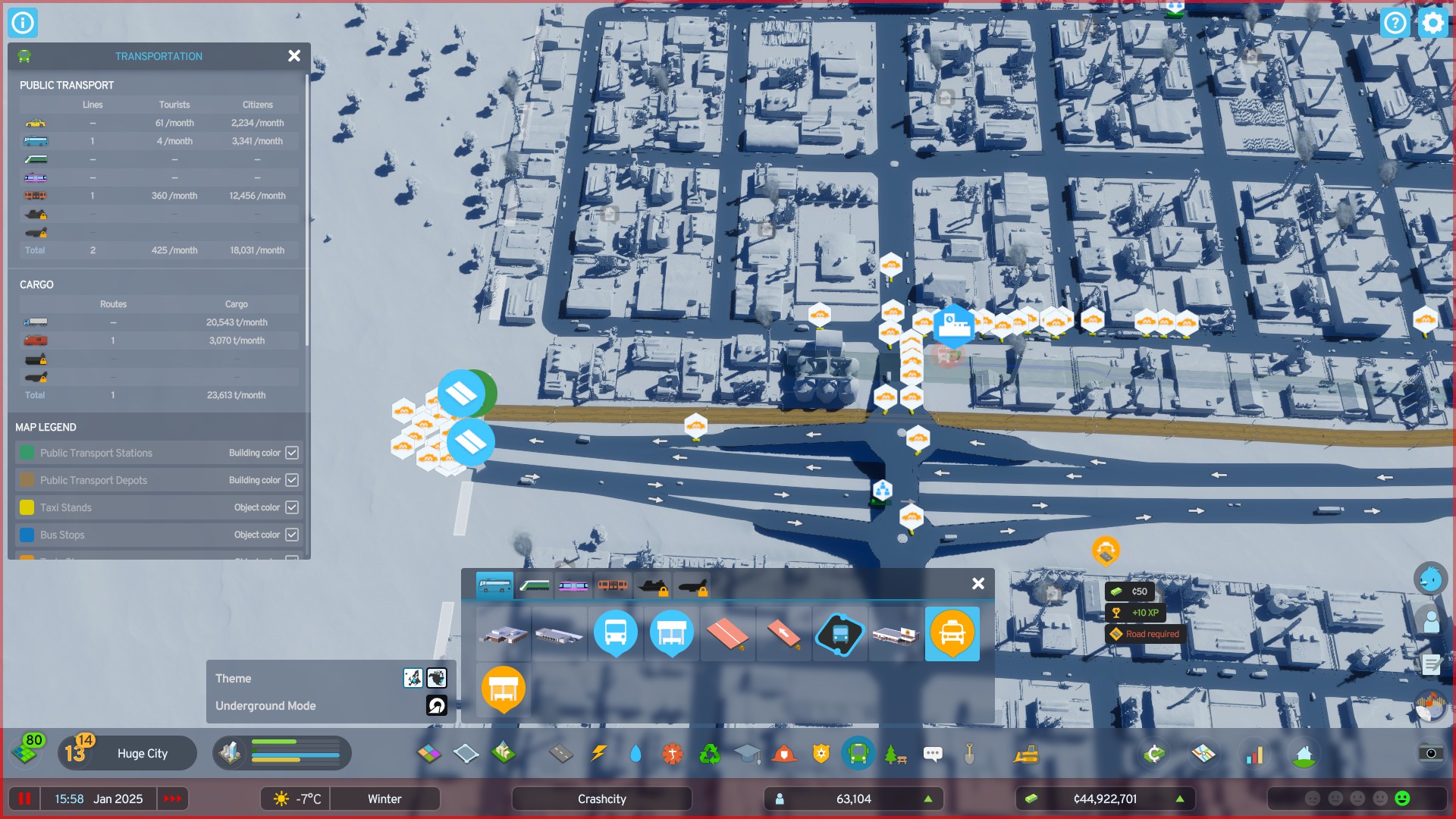
Task: Open the Fire & Rescue services menu
Action: (785, 754)
